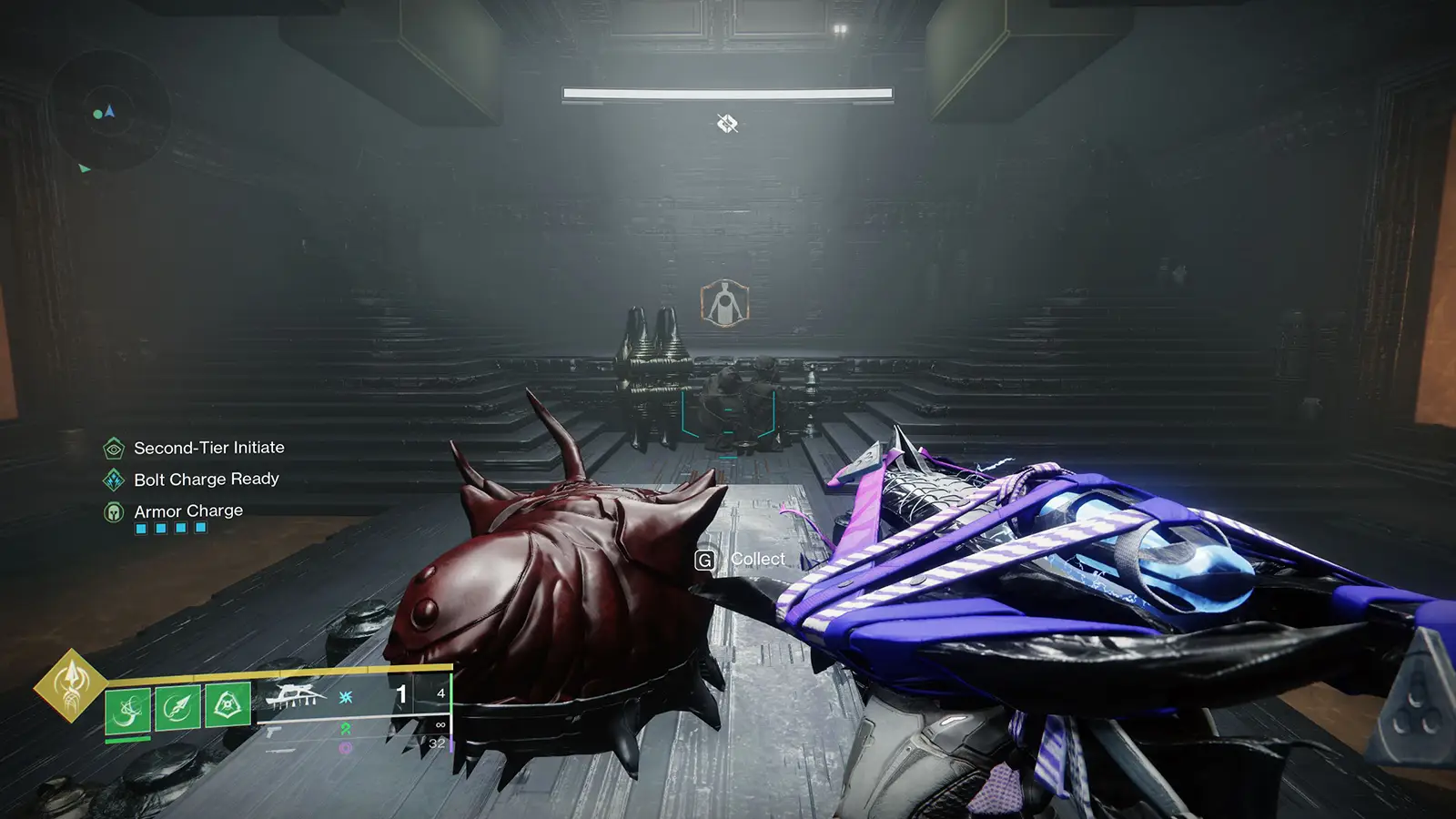Image resolution: width=1456 pixels, height=819 pixels.
Task: Choose the hooded class ability icon
Action: 227,703
